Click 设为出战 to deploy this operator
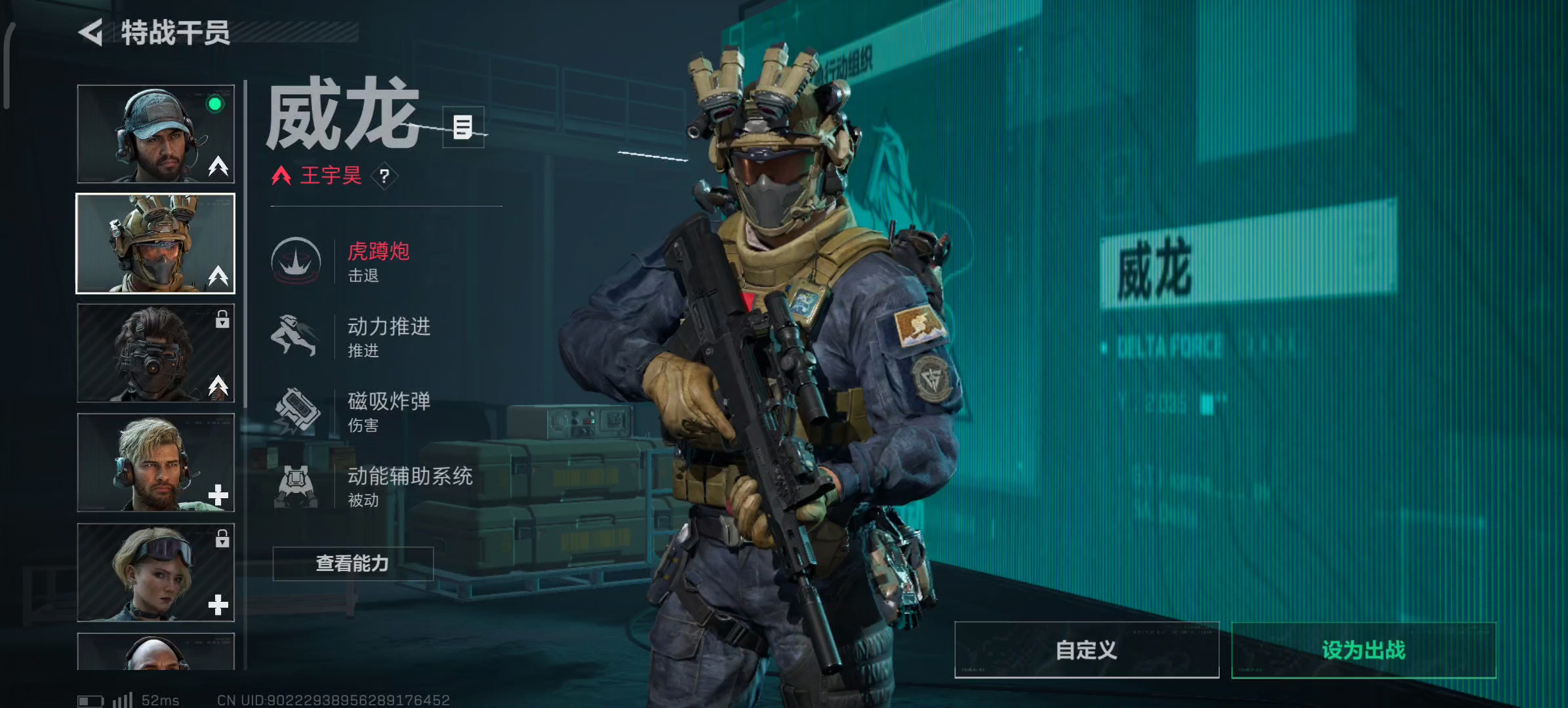The height and width of the screenshot is (708, 1568). point(1363,650)
